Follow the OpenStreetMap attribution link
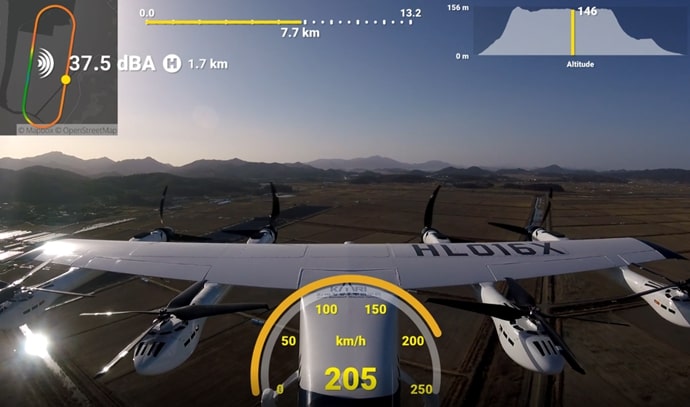The height and width of the screenshot is (407, 690). [x=90, y=130]
